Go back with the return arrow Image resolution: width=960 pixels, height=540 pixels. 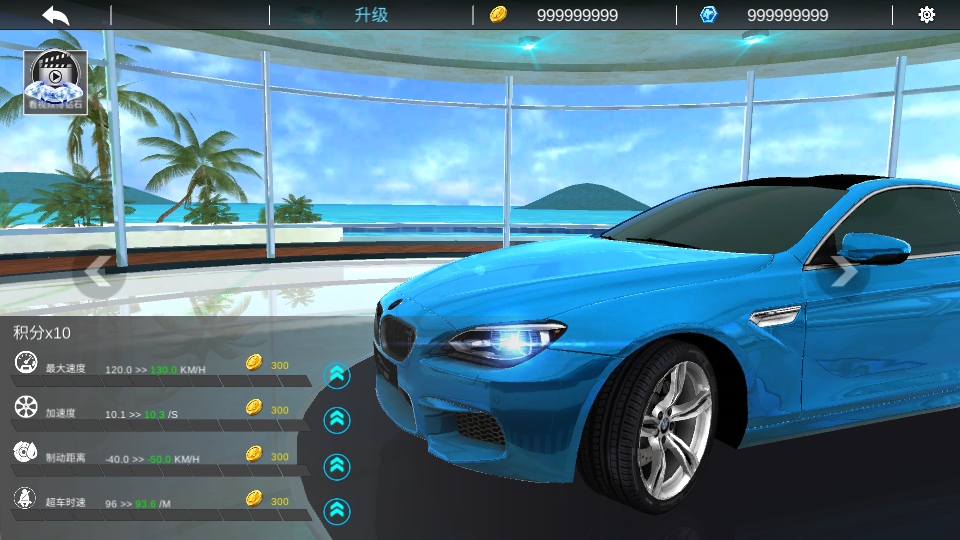click(x=56, y=15)
